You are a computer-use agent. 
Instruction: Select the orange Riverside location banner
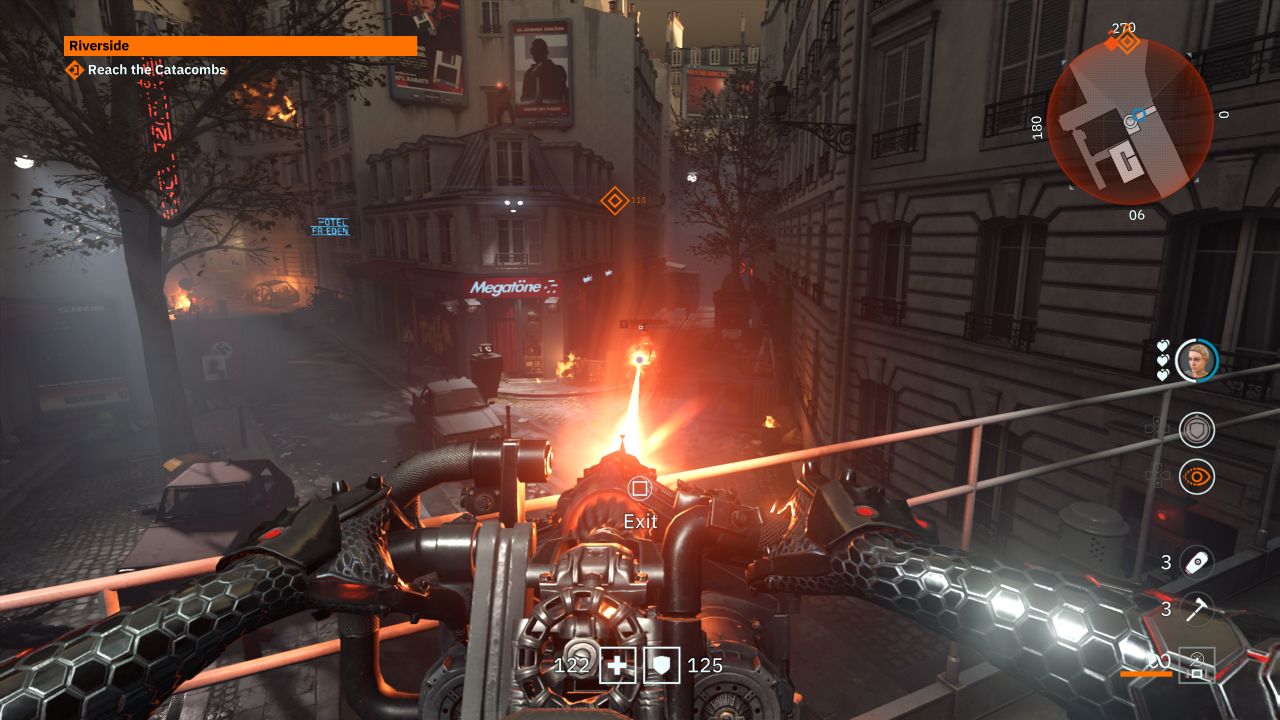coord(240,46)
